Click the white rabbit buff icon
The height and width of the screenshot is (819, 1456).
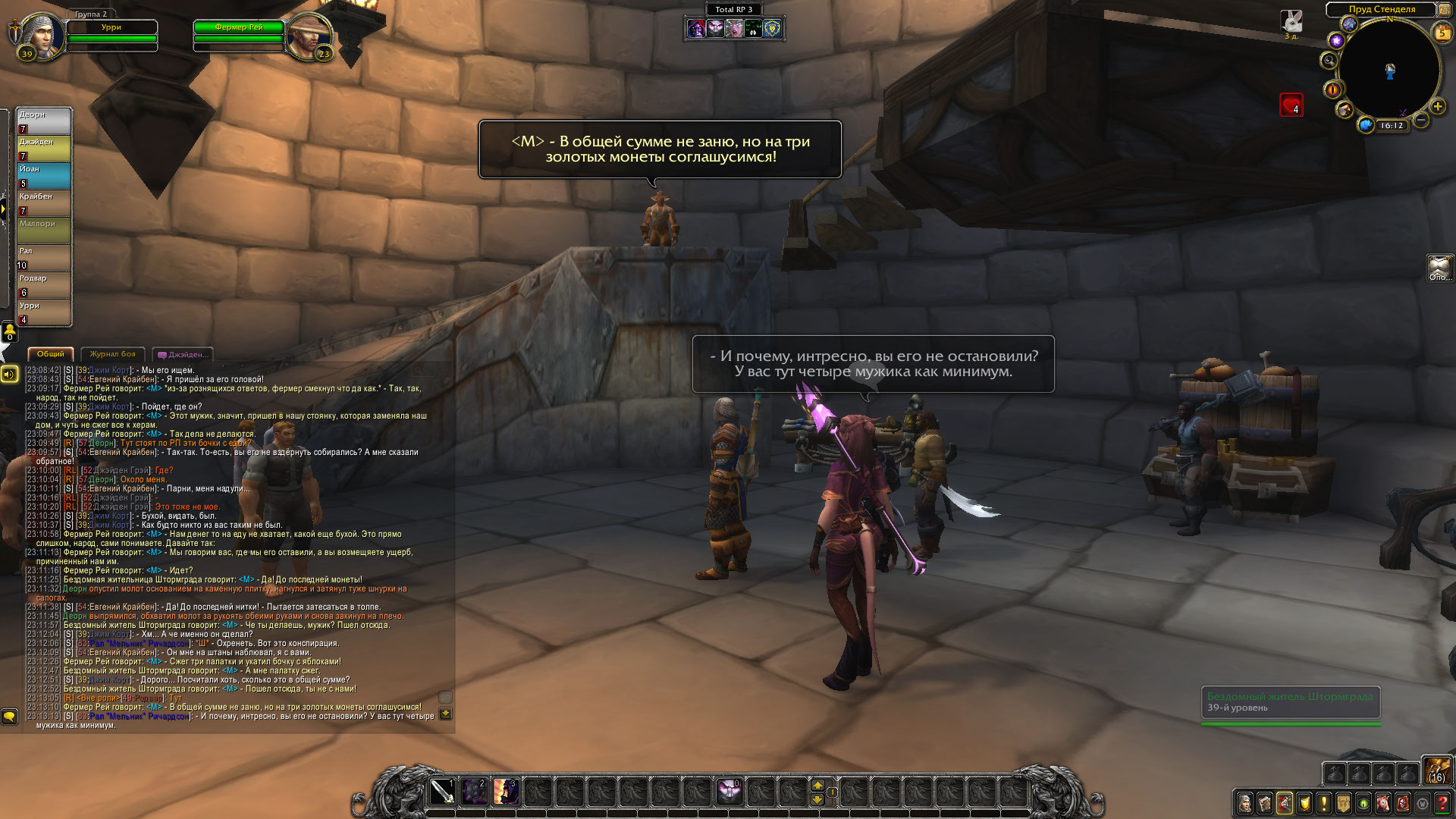click(x=1291, y=21)
